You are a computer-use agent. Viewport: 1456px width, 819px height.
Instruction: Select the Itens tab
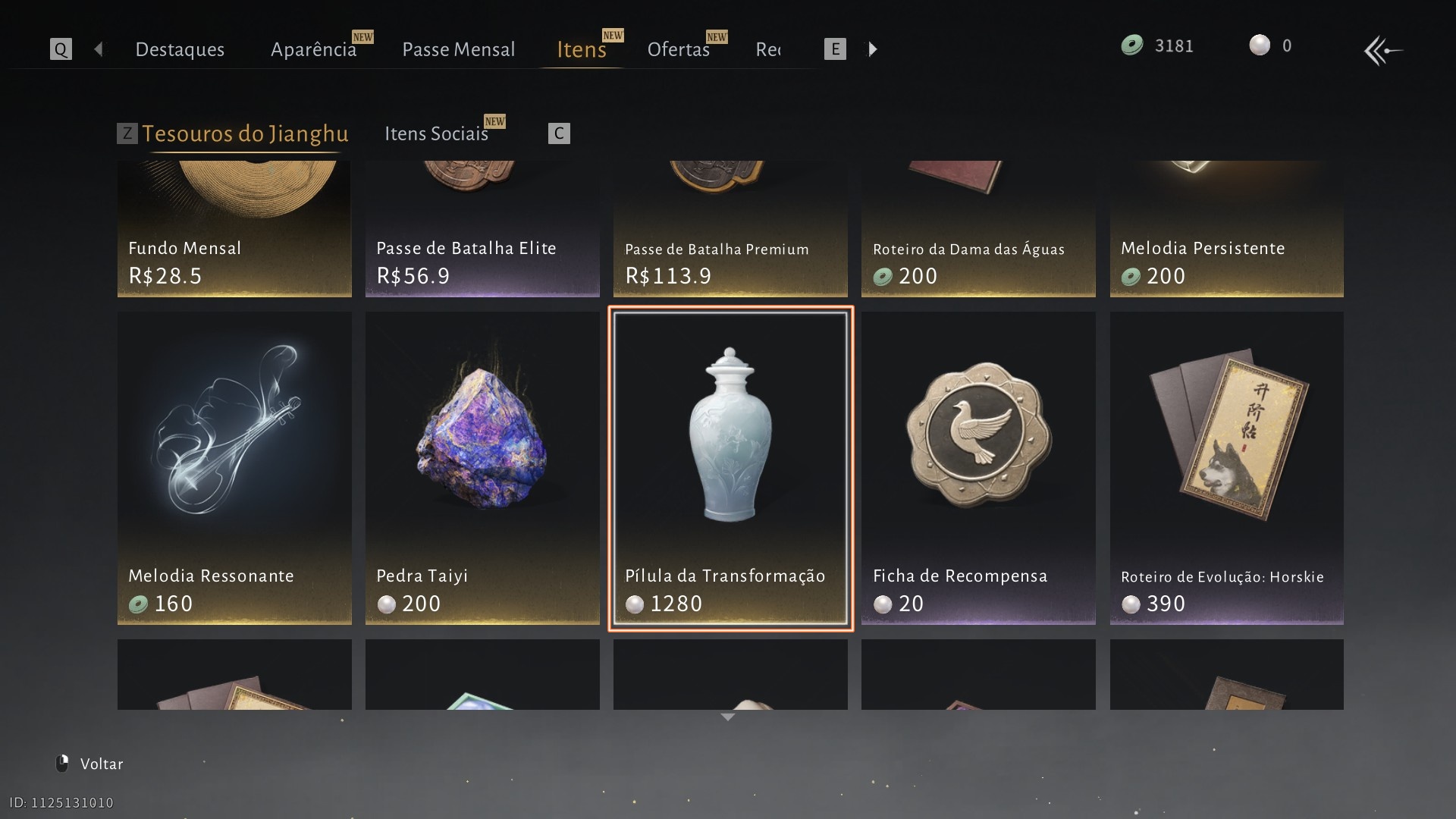(581, 49)
